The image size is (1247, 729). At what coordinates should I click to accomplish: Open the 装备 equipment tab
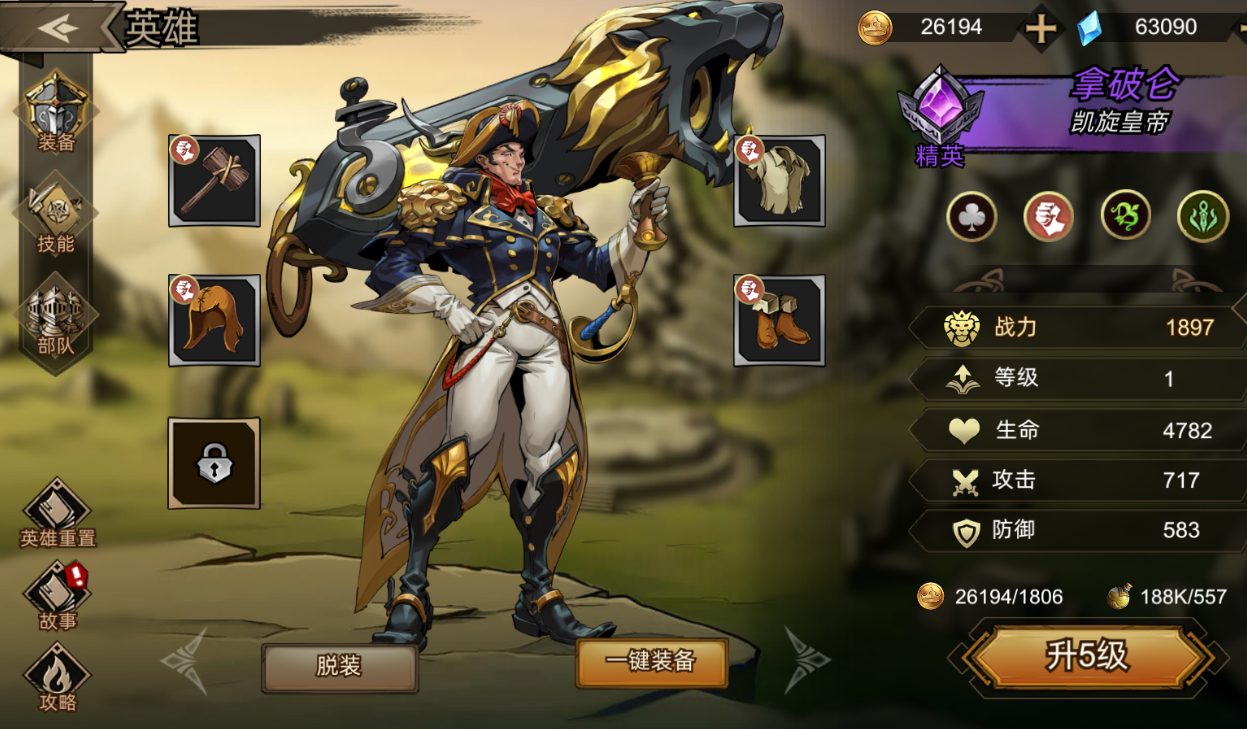tap(56, 112)
